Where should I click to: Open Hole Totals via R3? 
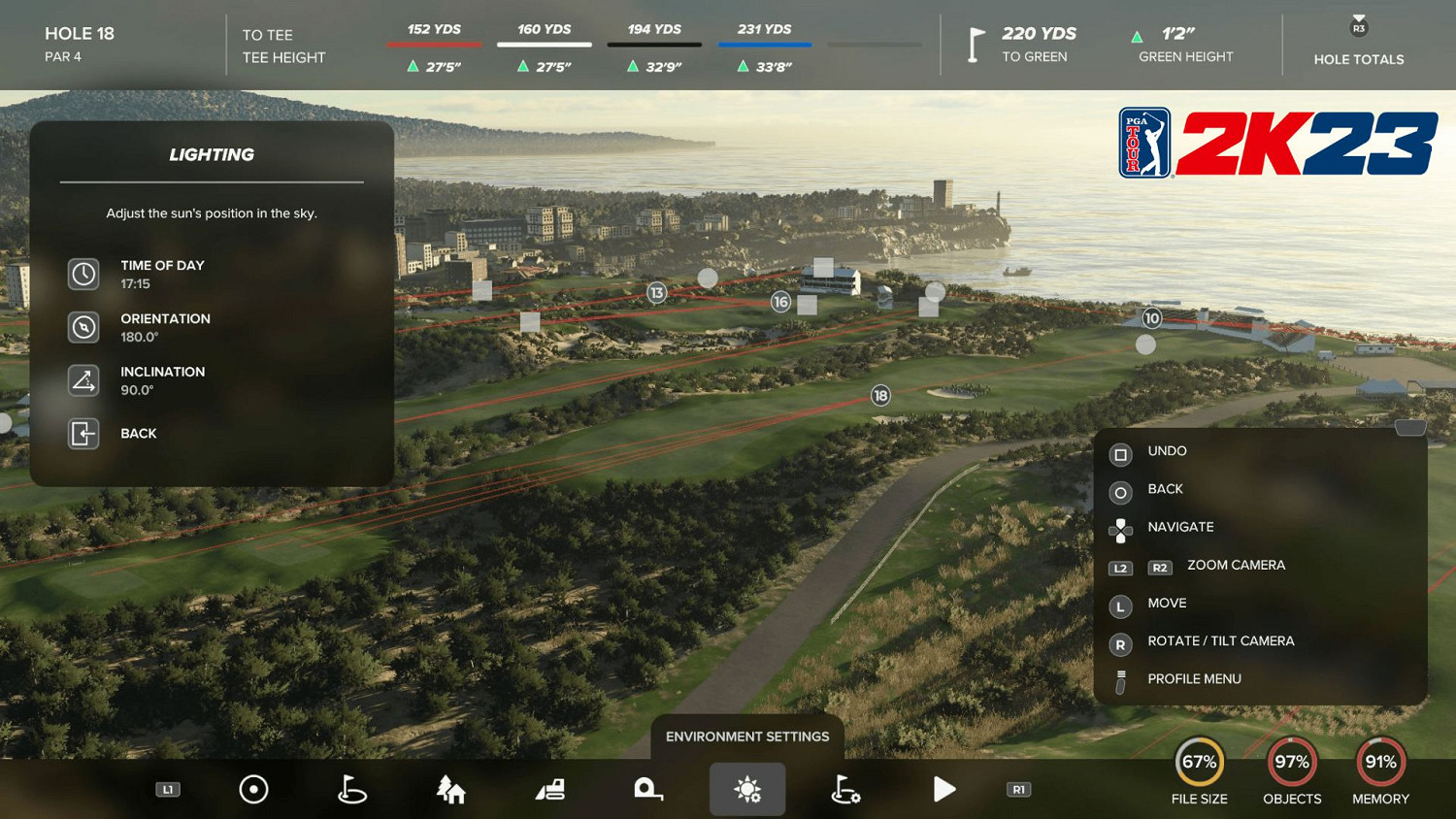click(1358, 45)
